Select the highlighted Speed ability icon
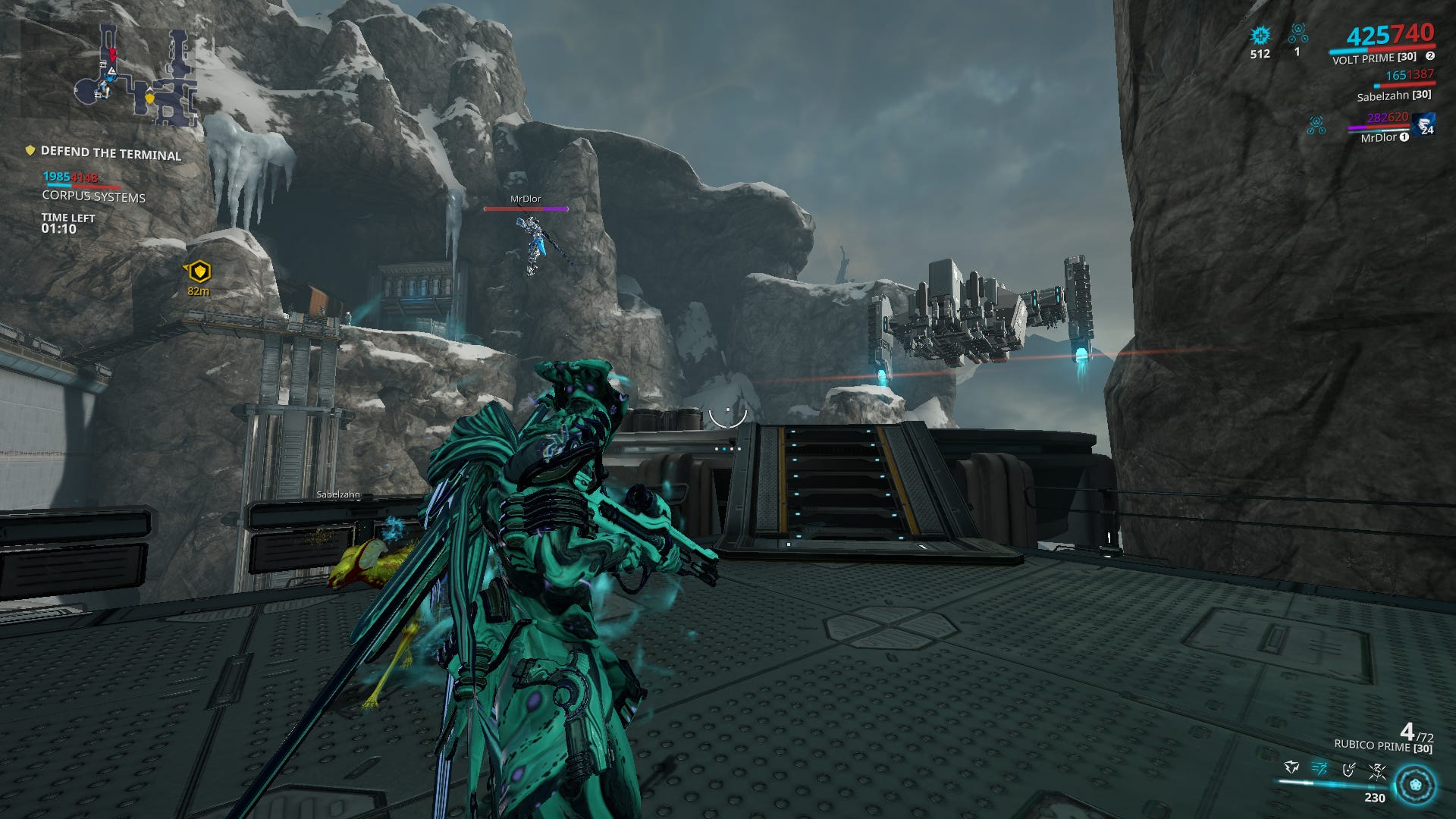The height and width of the screenshot is (819, 1456). pyautogui.click(x=1321, y=768)
